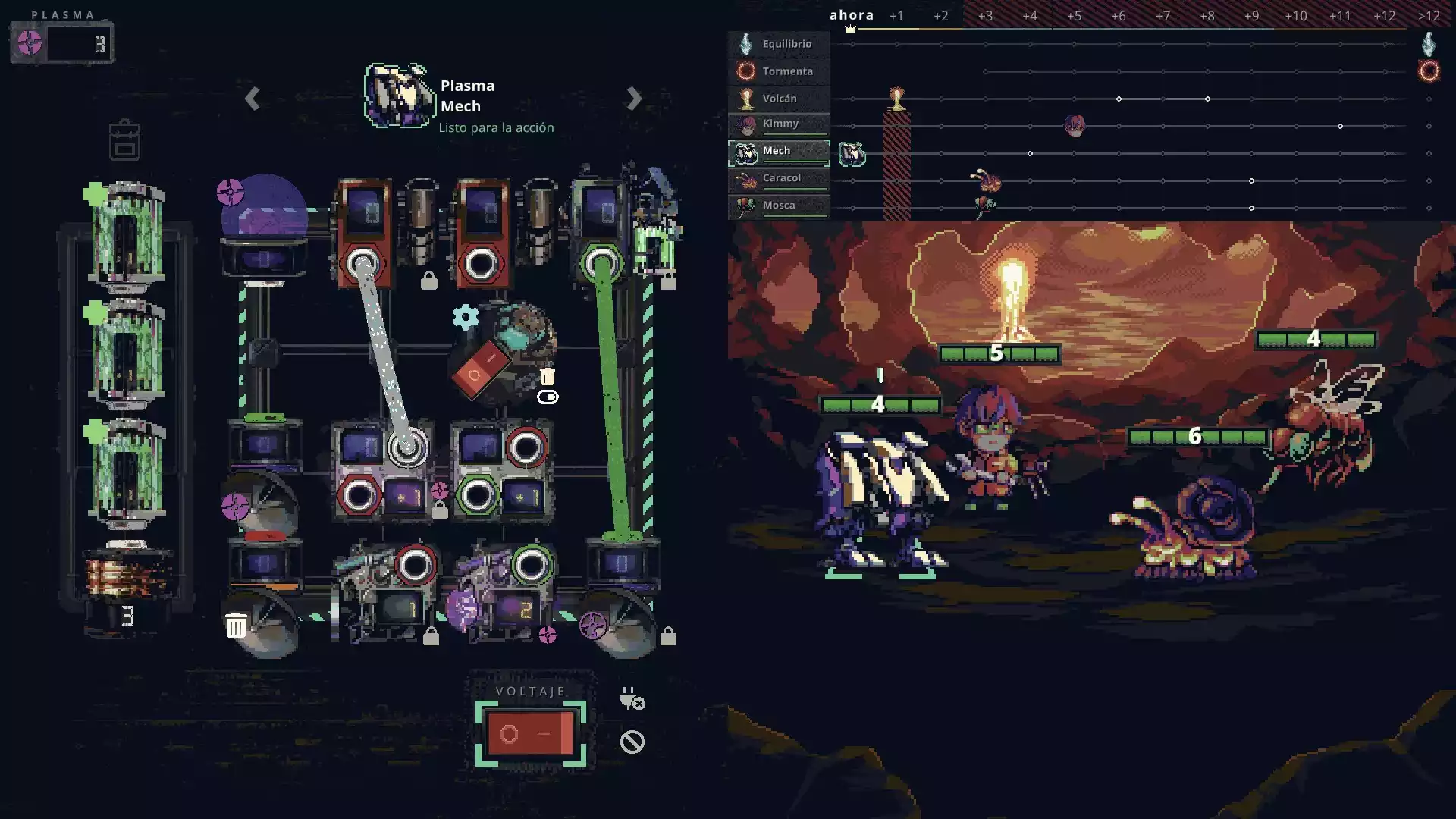Screen dimensions: 1456x819
Task: Click the small trash icon beside red module
Action: coord(548,377)
